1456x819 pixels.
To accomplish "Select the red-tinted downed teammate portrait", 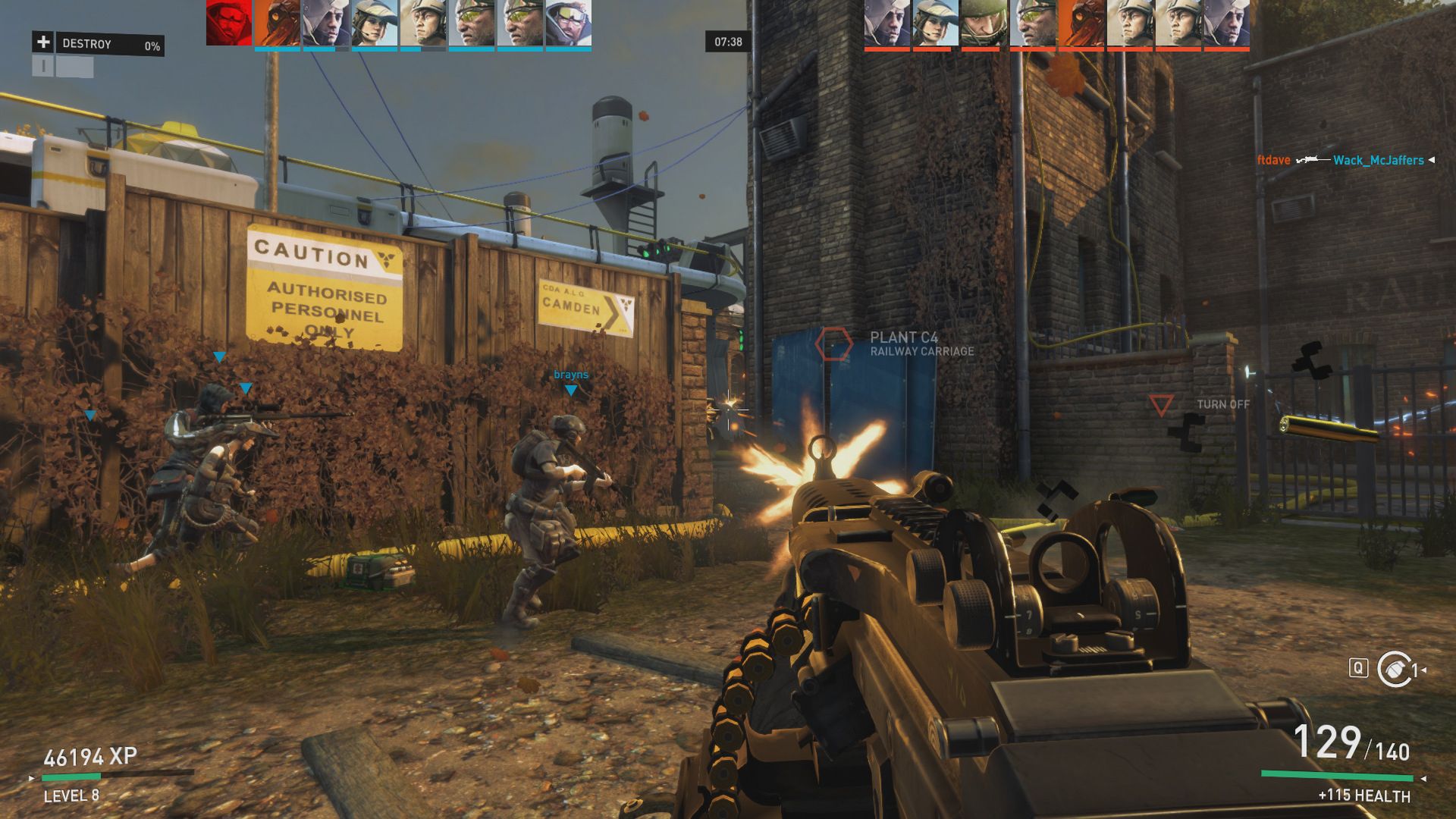I will pos(228,23).
